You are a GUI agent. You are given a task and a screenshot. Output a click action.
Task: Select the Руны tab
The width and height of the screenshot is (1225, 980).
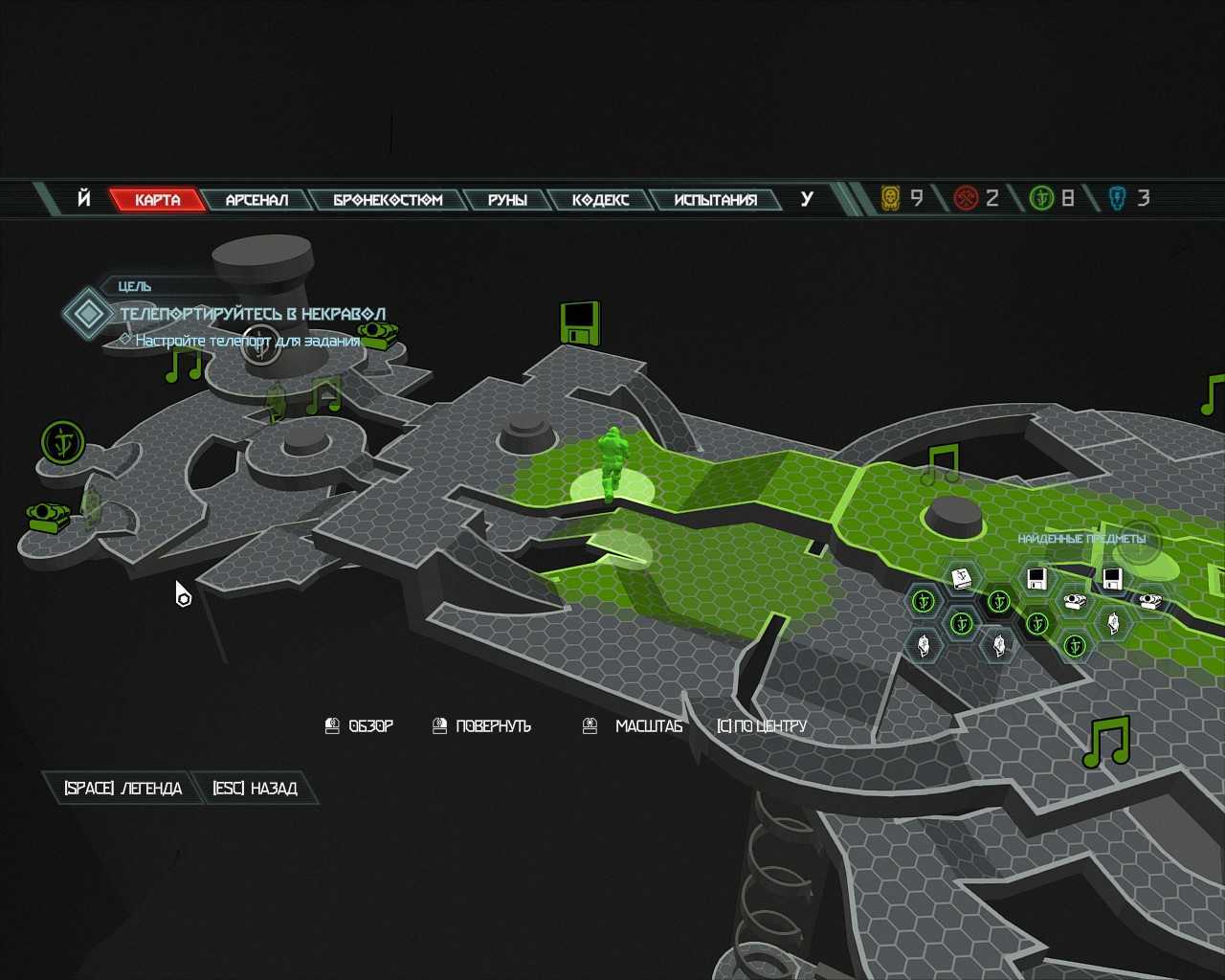507,199
